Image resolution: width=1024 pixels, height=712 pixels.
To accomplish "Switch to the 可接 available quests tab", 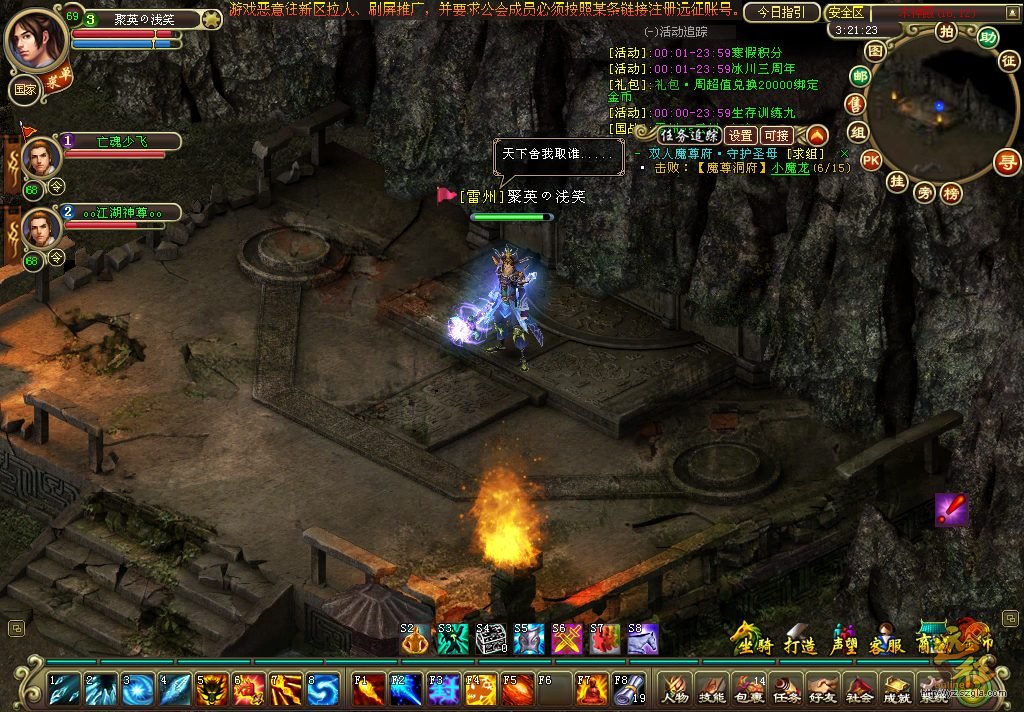I will coord(776,135).
